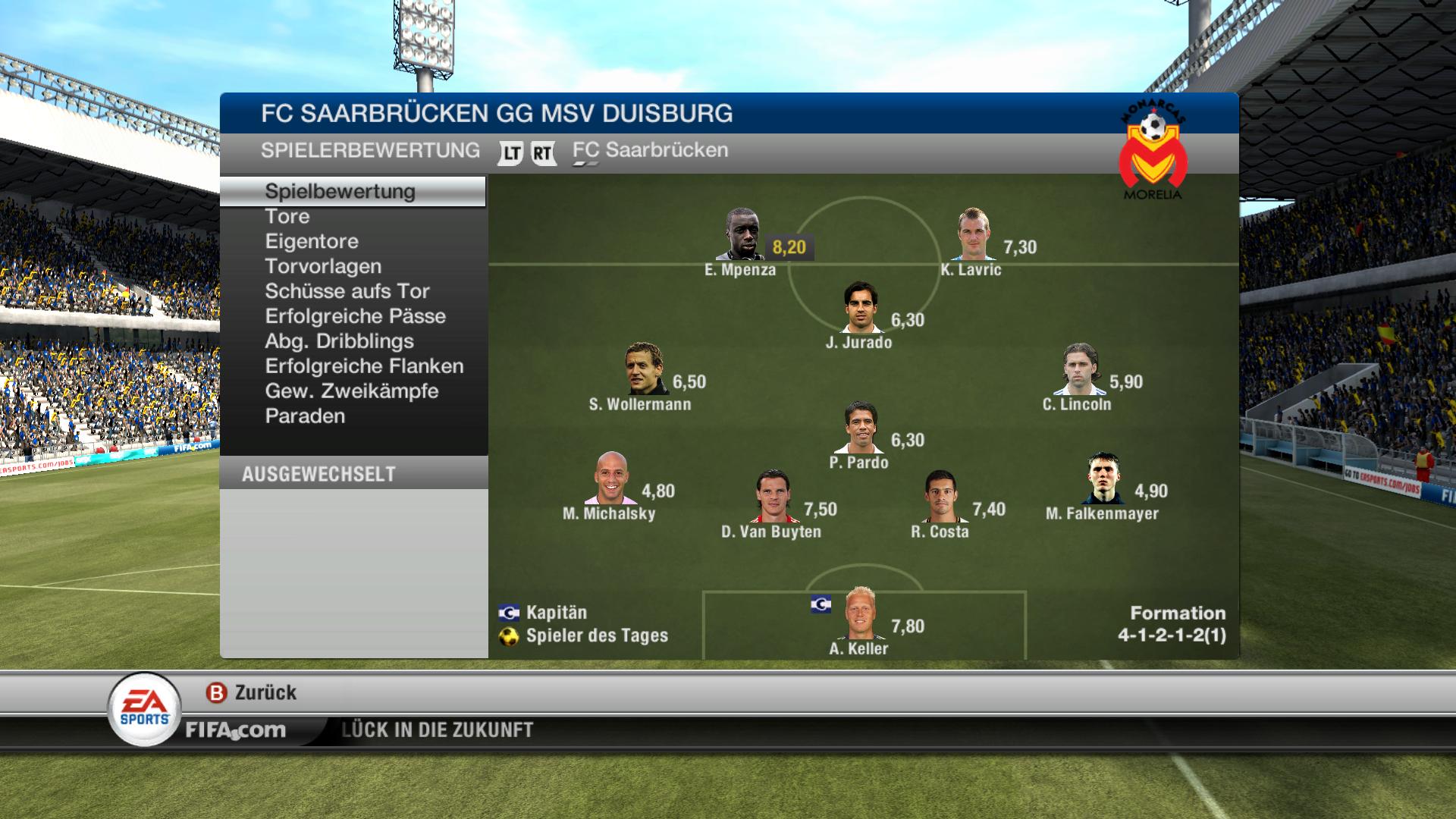Select Schüsse aufs Tor
Image resolution: width=1456 pixels, height=819 pixels.
[x=347, y=292]
